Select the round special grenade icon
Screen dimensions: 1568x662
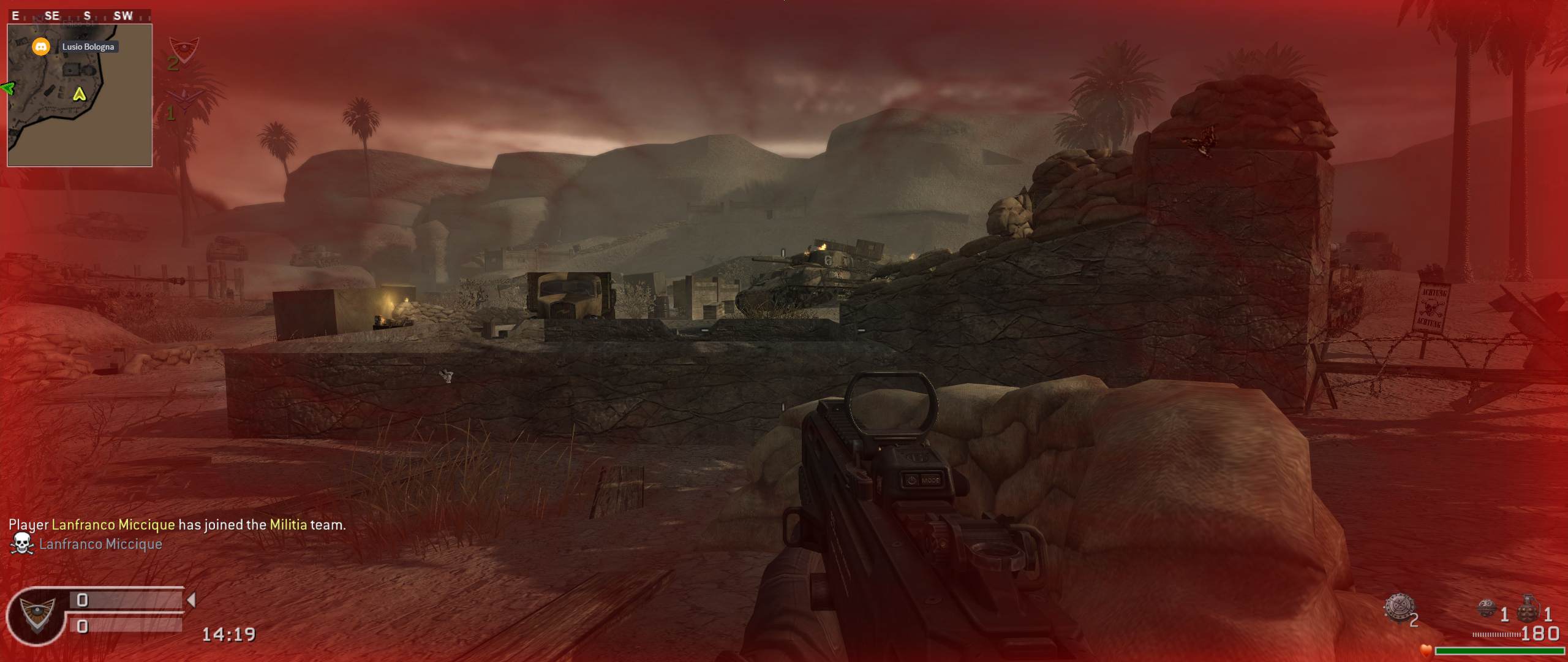coord(1488,609)
